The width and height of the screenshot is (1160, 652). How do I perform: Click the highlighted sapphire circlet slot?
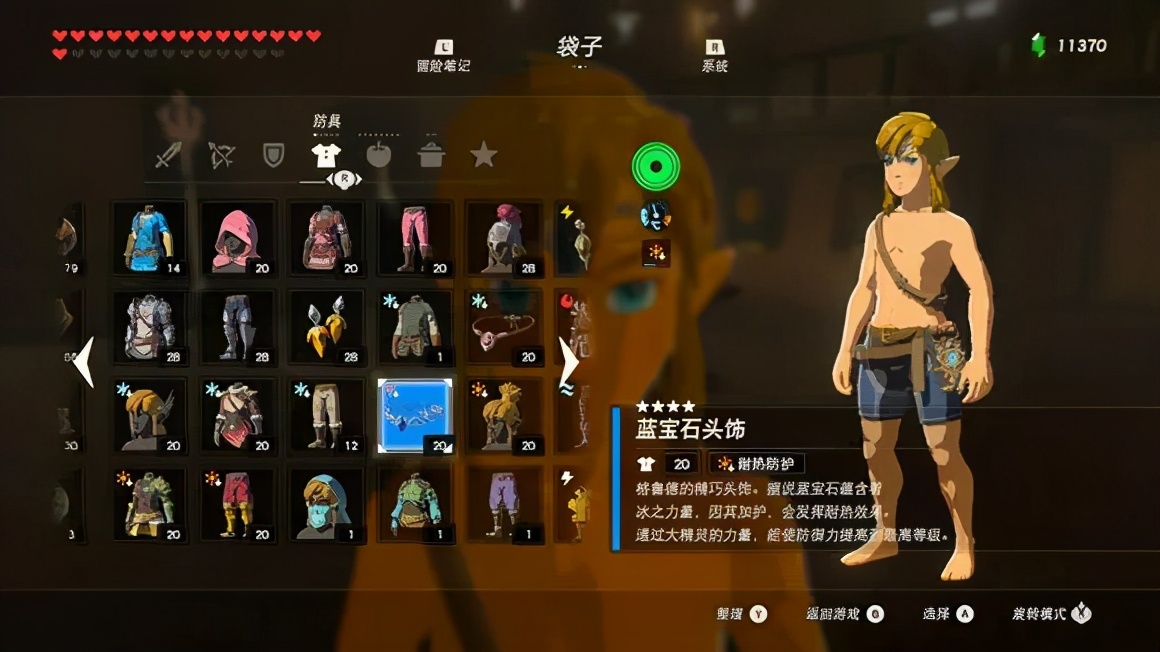415,415
